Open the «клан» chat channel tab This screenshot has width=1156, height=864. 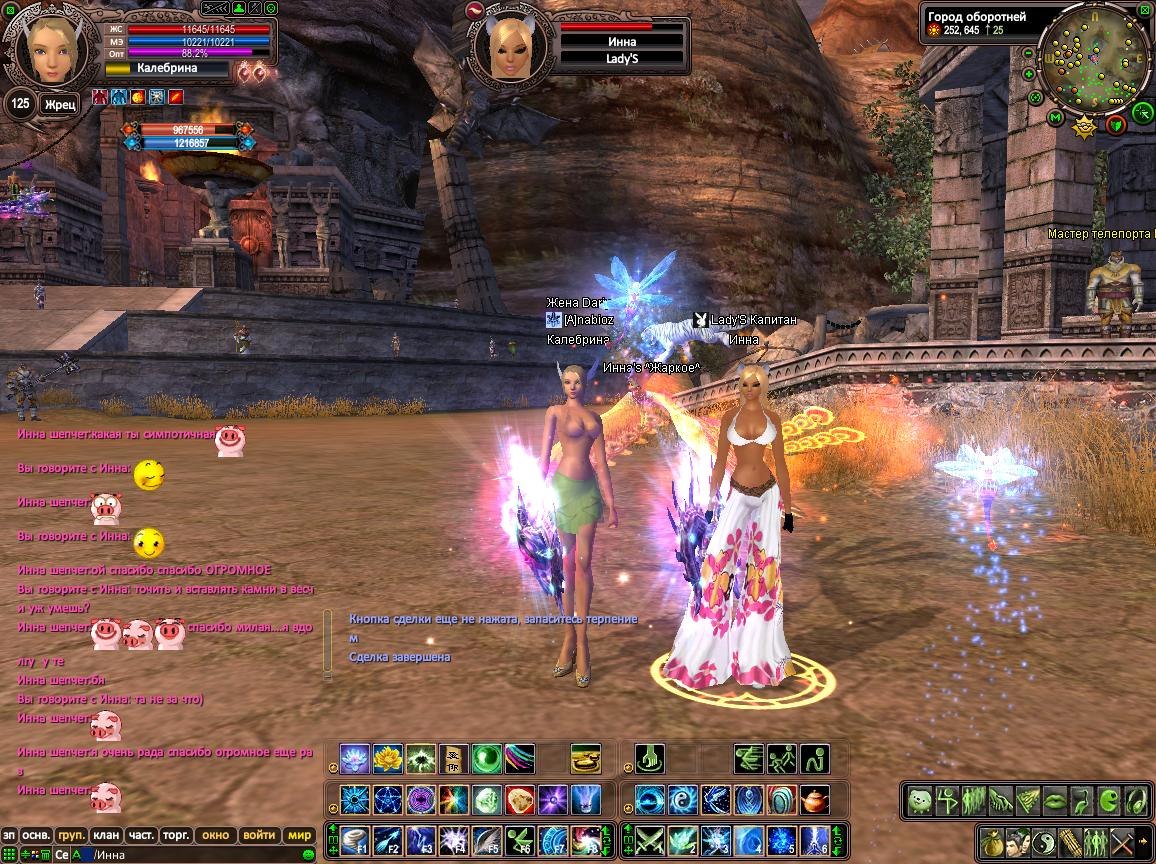coord(105,835)
